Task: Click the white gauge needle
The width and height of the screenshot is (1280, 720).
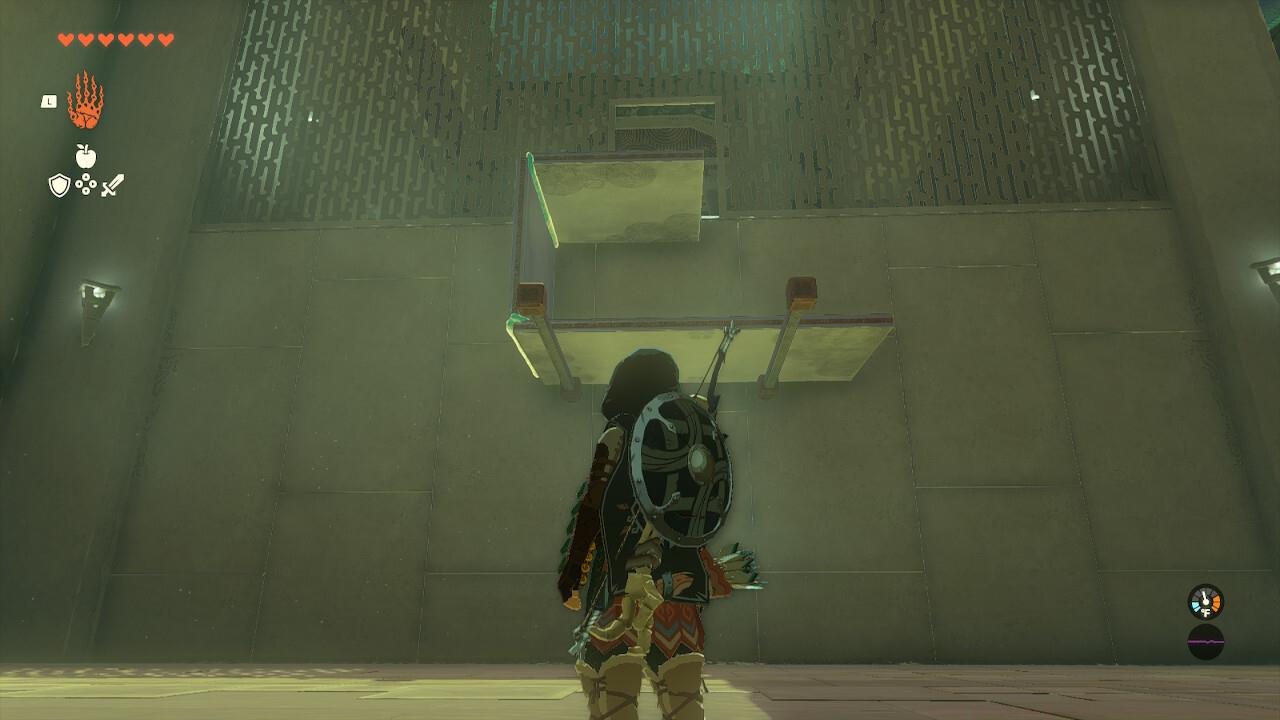Action: [x=1204, y=596]
